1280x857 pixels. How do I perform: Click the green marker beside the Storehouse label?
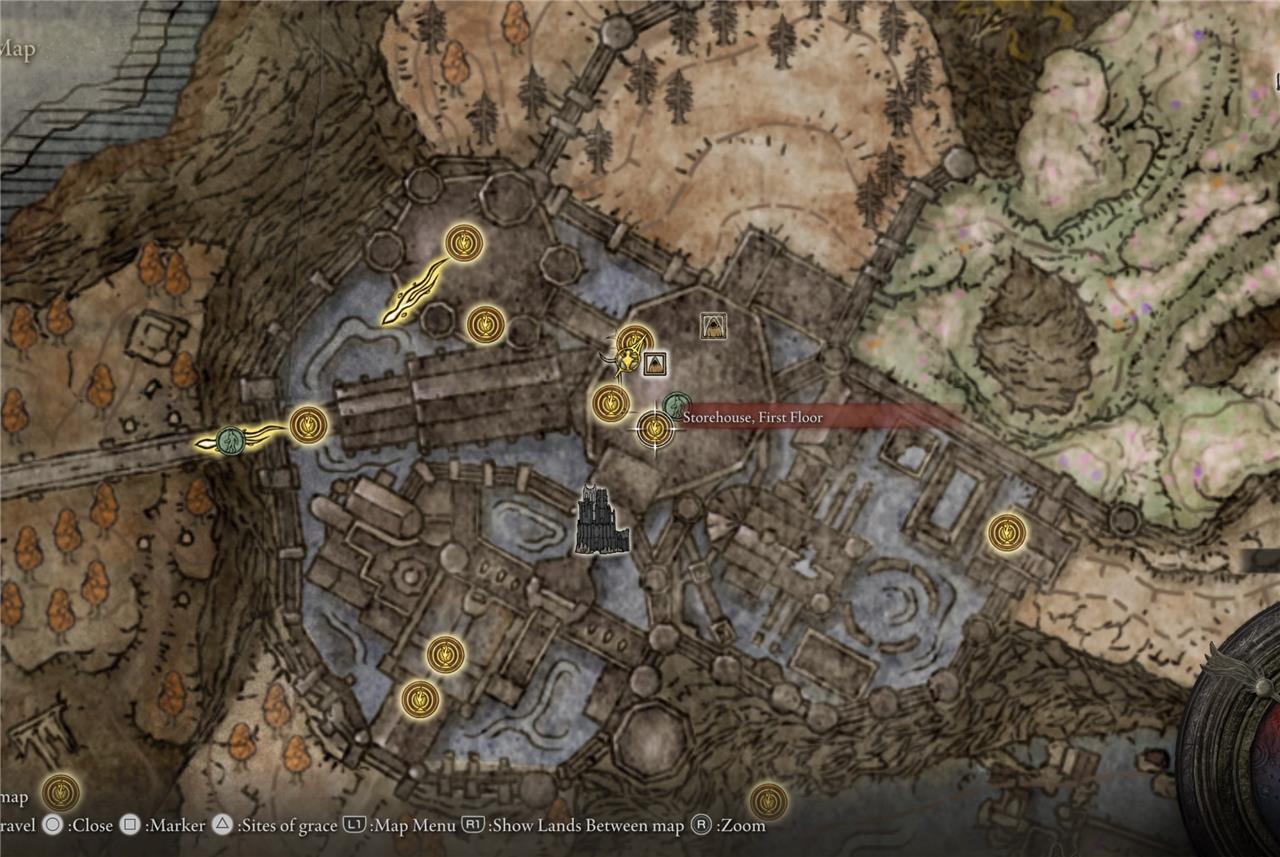click(x=677, y=406)
